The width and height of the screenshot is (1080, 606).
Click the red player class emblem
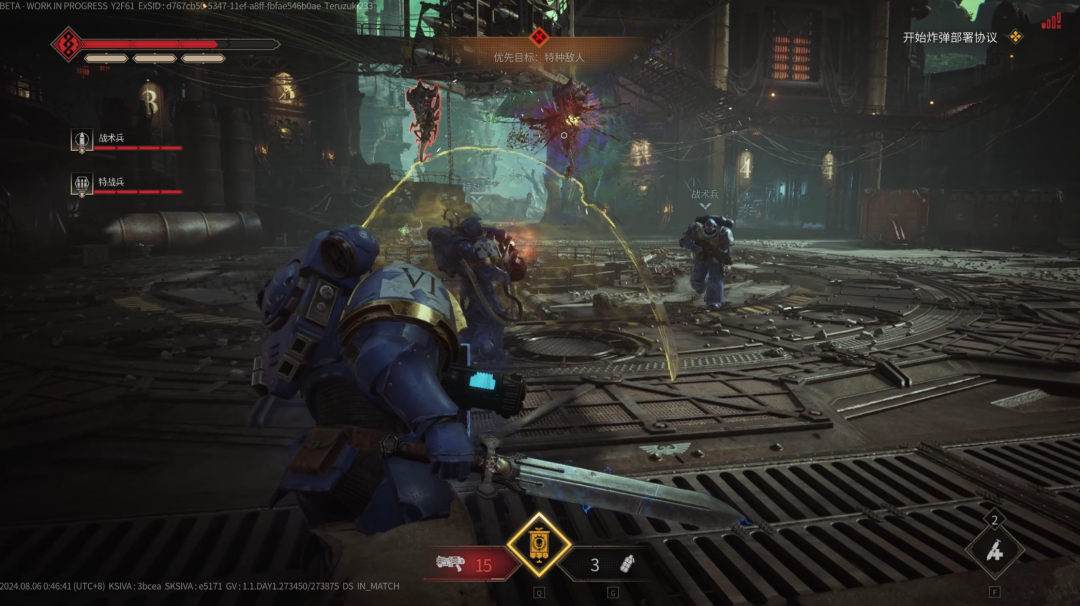coord(67,44)
